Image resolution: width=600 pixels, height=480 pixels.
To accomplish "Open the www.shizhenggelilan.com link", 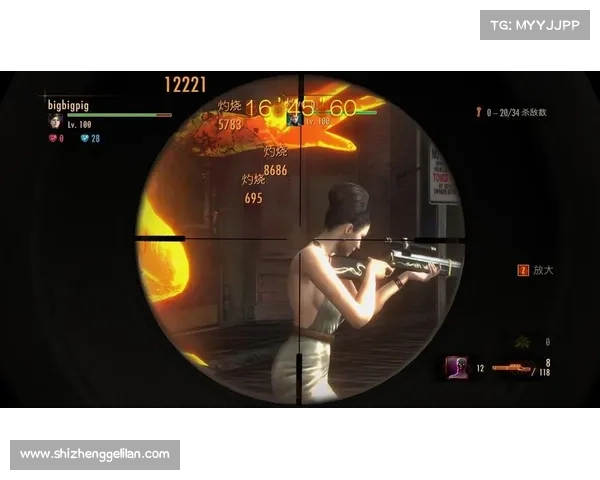I will (x=95, y=455).
